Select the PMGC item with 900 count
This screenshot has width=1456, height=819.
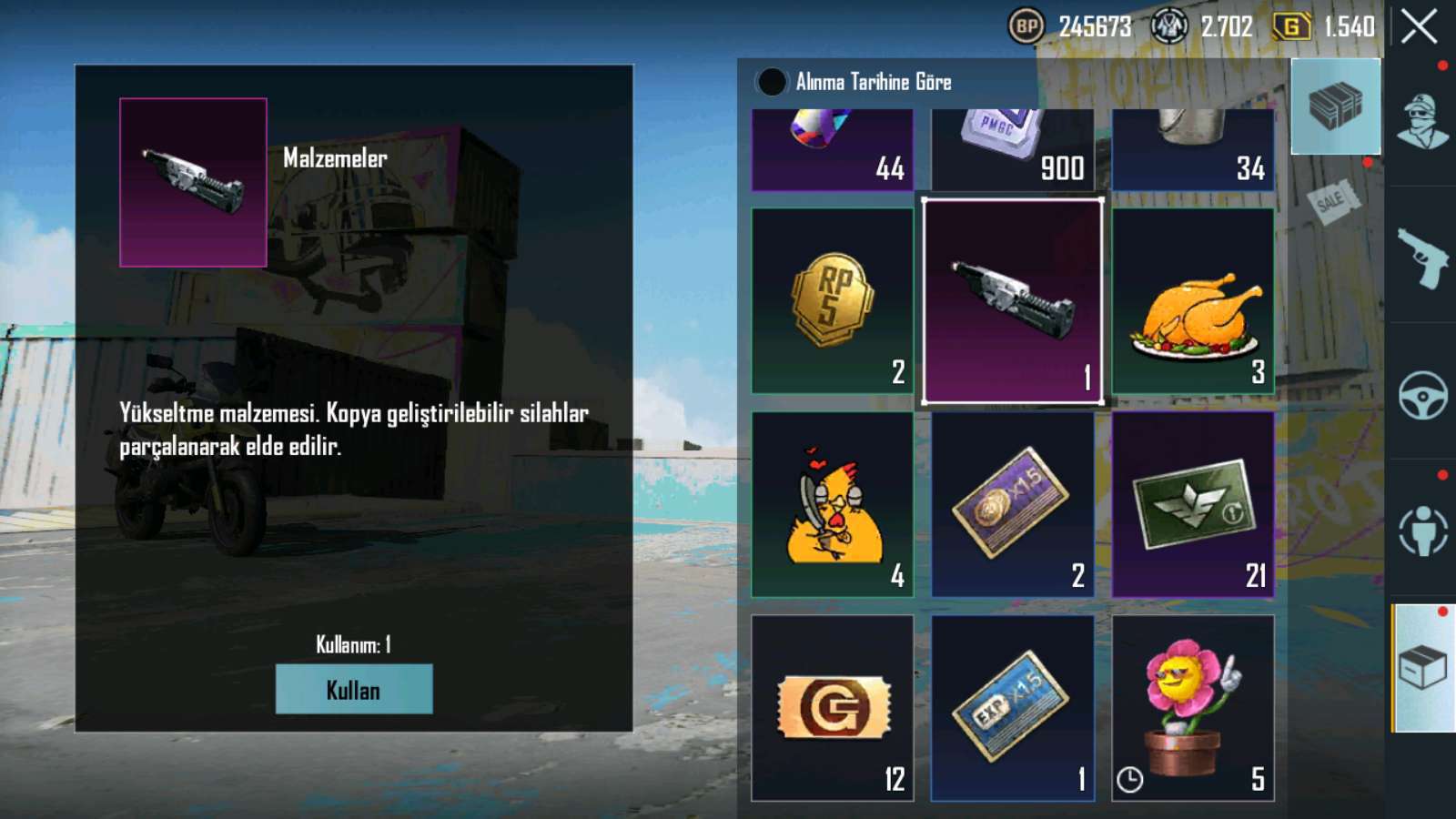point(1012,148)
